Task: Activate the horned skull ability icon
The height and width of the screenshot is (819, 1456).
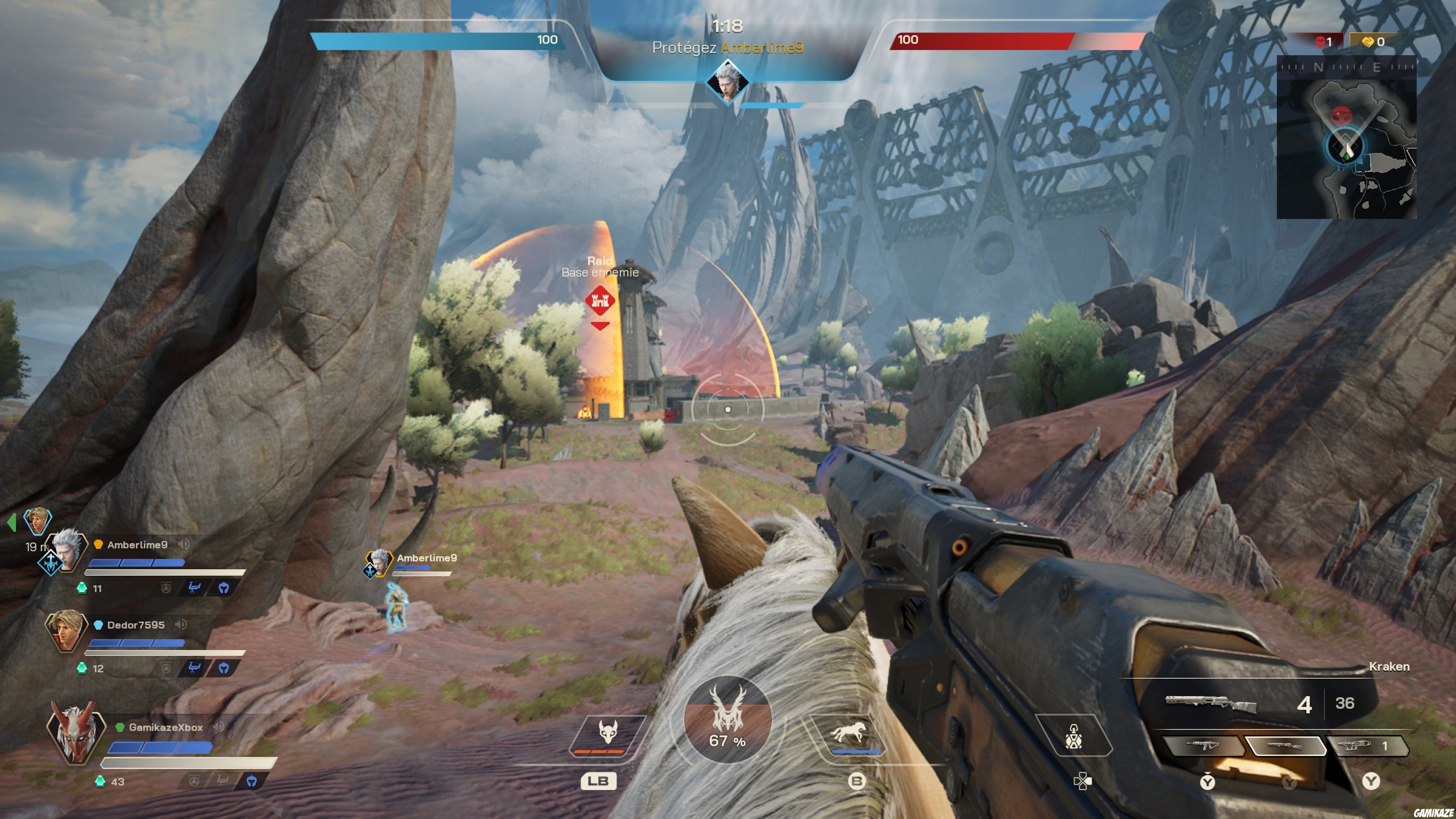Action: [607, 733]
